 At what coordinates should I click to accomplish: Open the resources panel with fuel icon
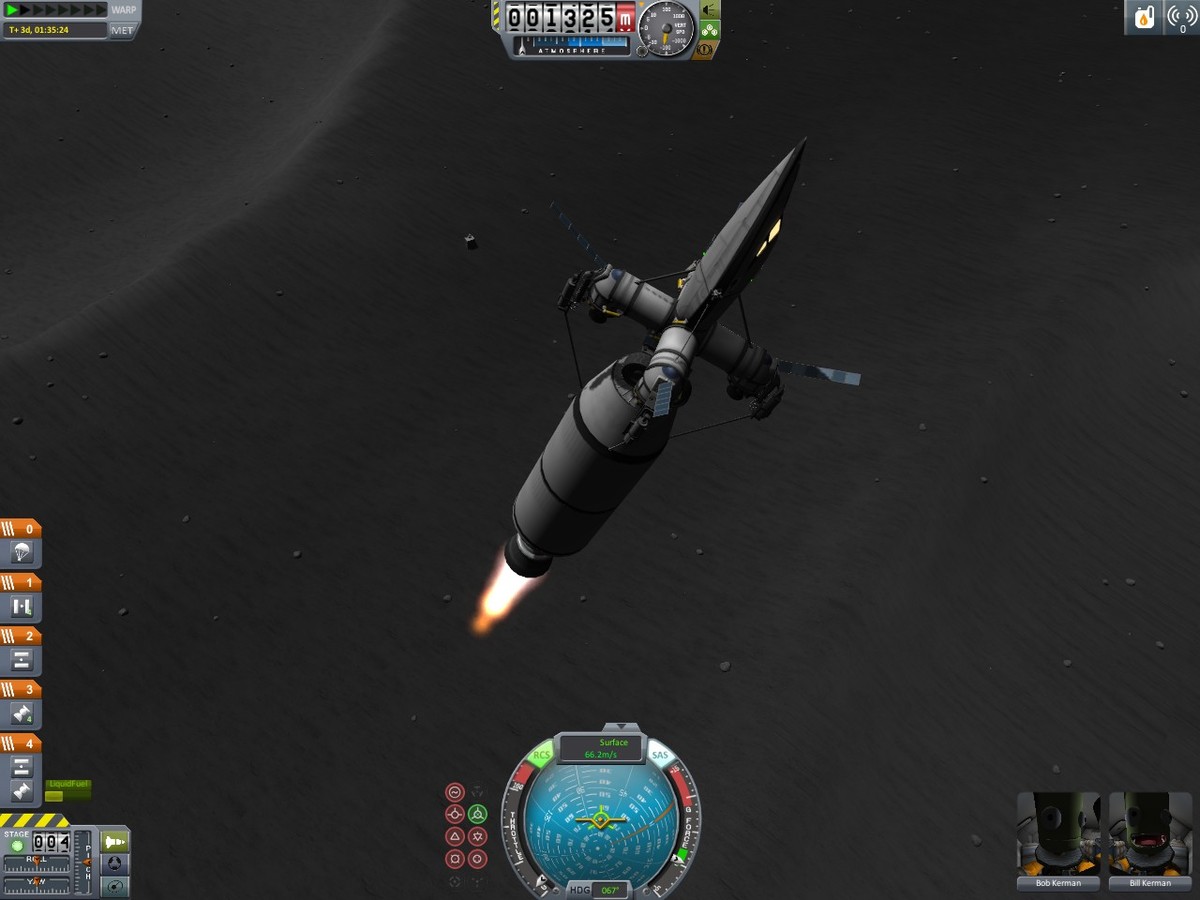[x=1143, y=17]
